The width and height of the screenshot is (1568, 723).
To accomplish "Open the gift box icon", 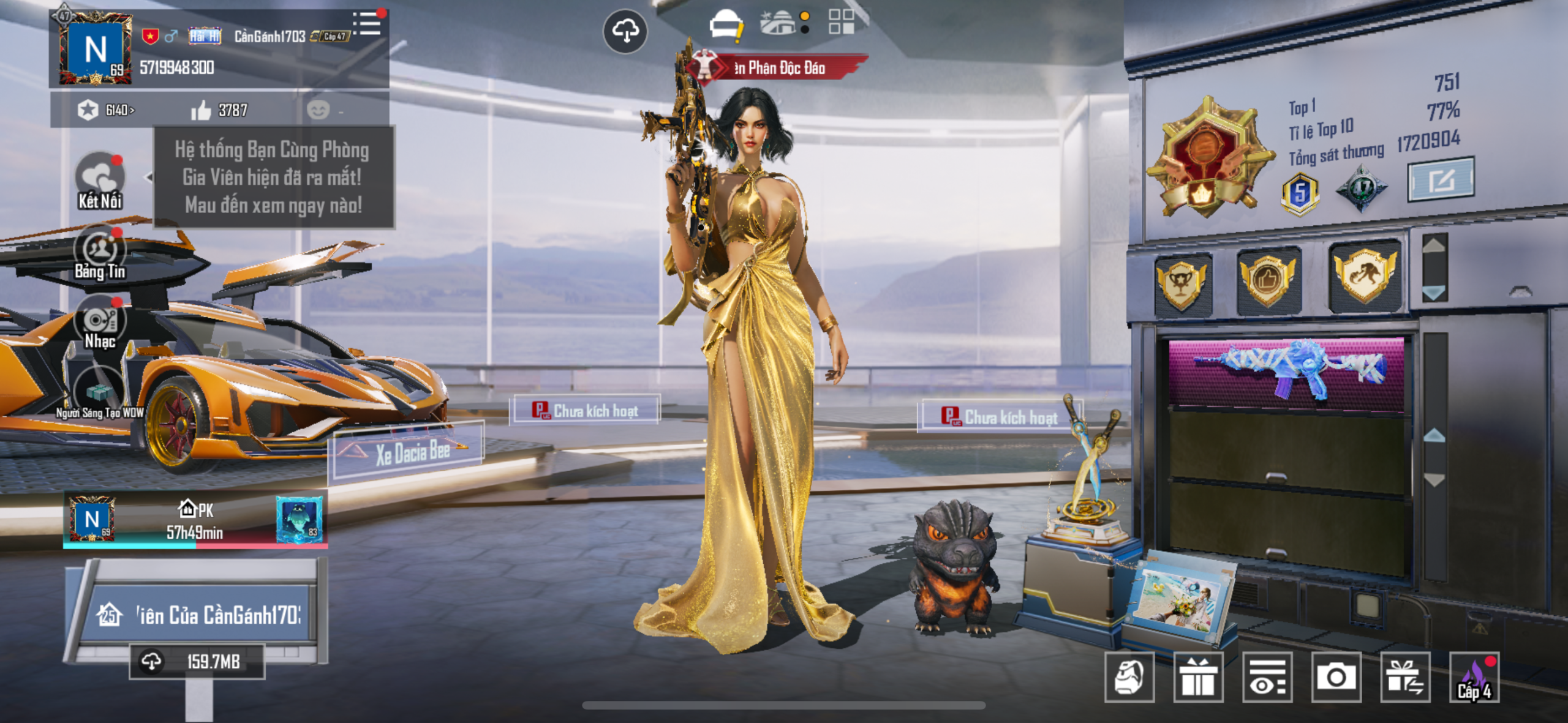I will click(x=1198, y=677).
